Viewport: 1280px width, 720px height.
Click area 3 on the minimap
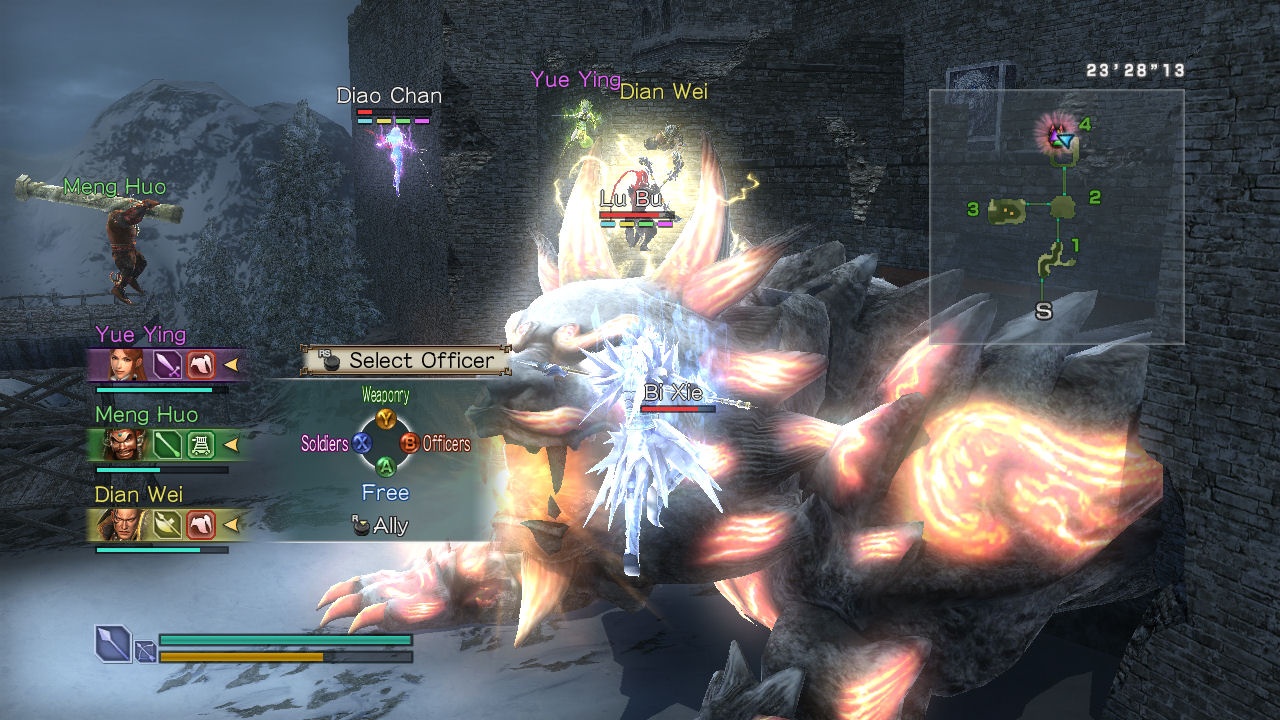click(x=1007, y=210)
